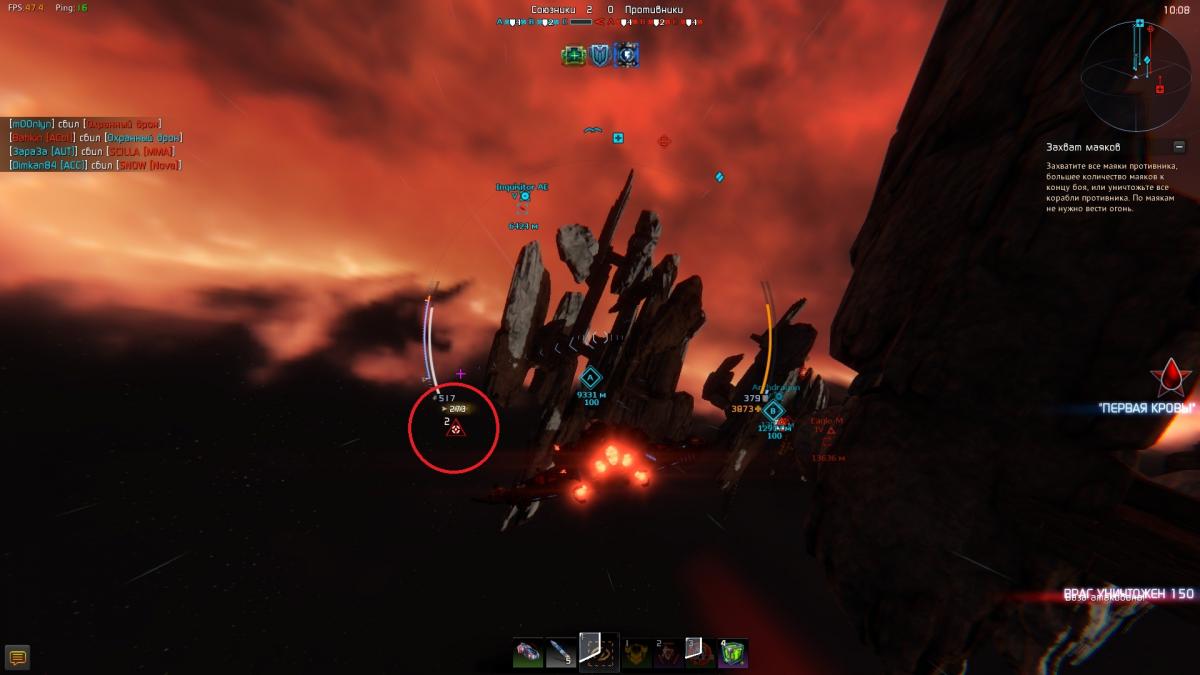Activate the highlighted special module slot
Screen dimensions: 1200x675
[x=599, y=652]
